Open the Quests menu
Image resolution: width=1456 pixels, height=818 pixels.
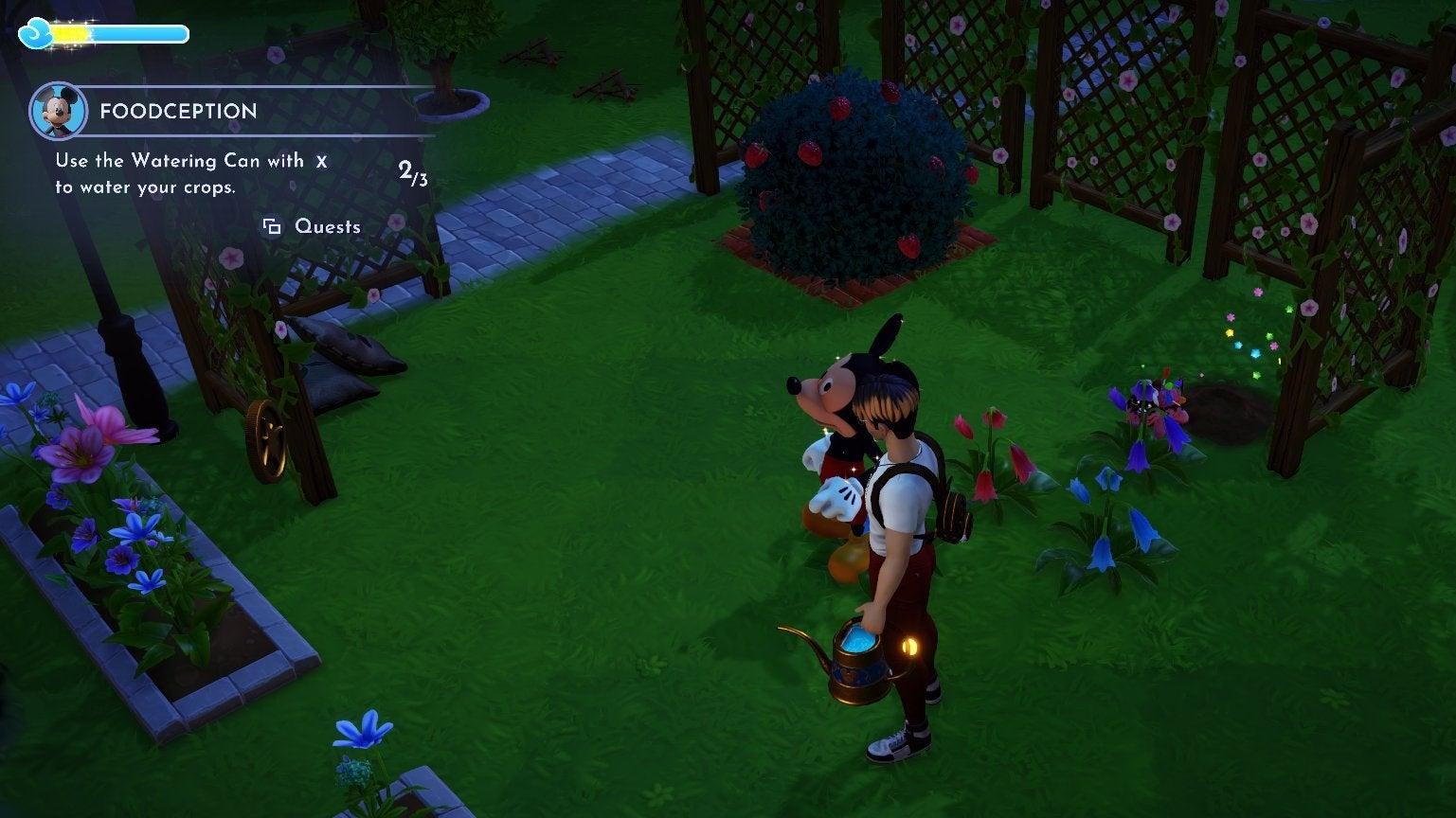click(327, 226)
